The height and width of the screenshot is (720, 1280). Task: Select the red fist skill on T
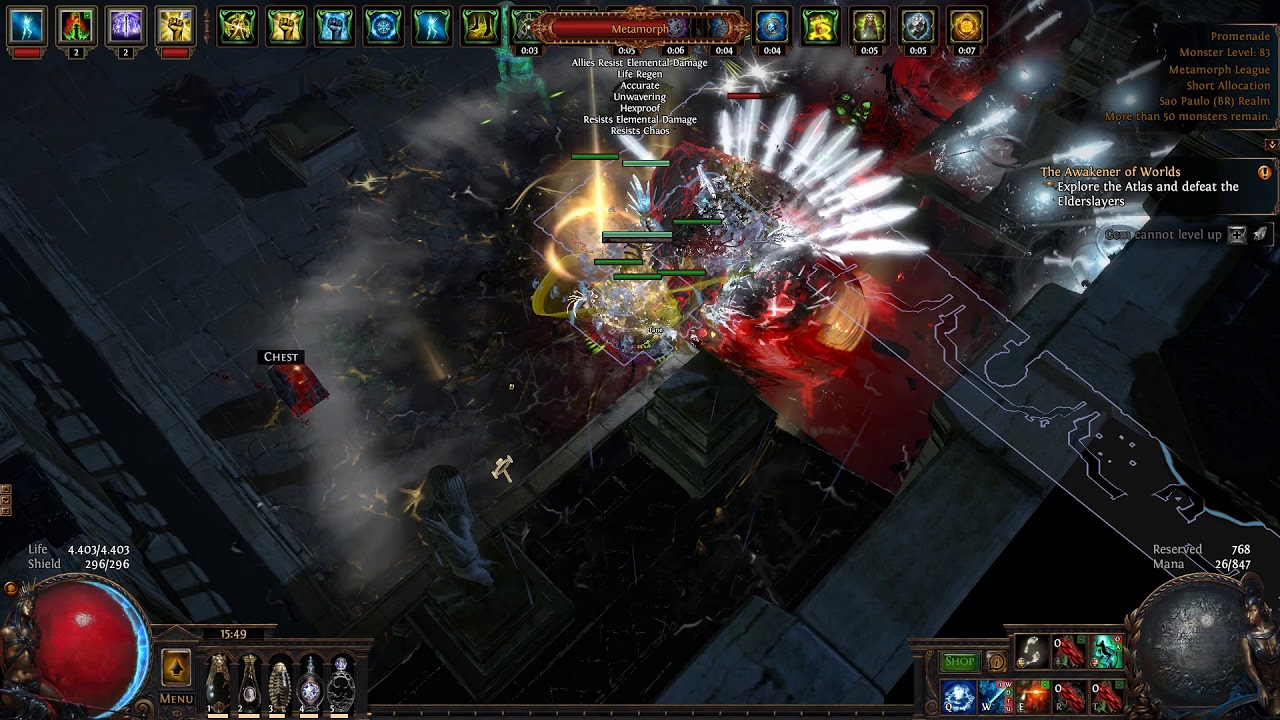(1107, 696)
